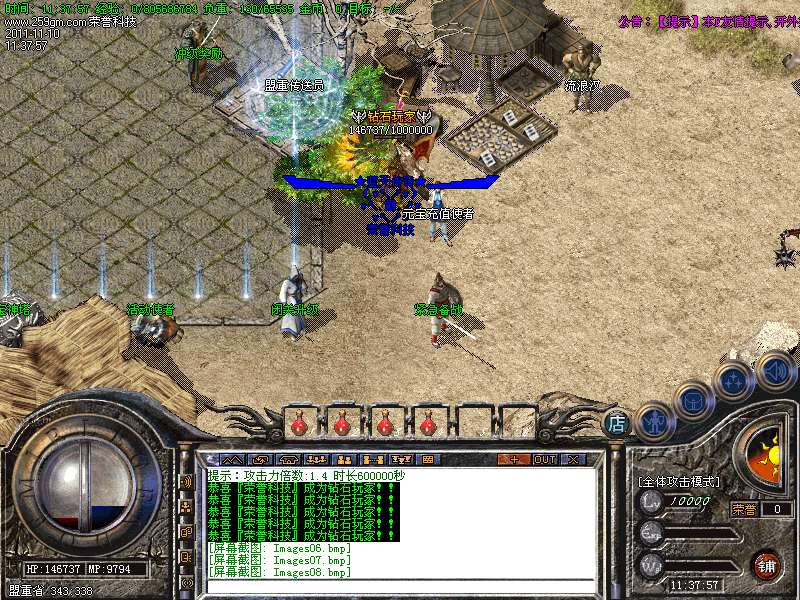Open the skills round icon with stars
The height and width of the screenshot is (600, 800).
coord(733,381)
